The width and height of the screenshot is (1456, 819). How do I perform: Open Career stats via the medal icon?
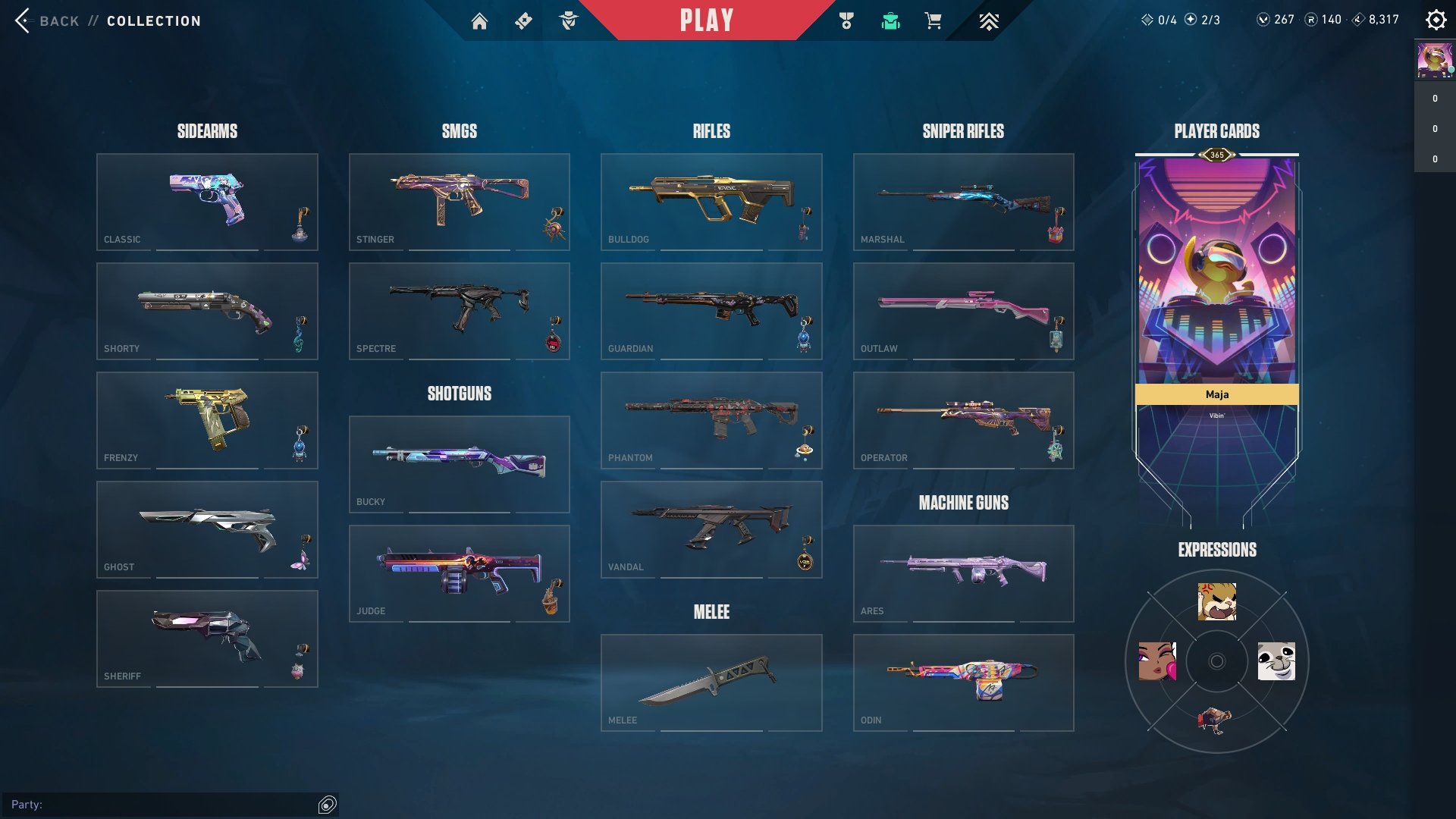848,21
